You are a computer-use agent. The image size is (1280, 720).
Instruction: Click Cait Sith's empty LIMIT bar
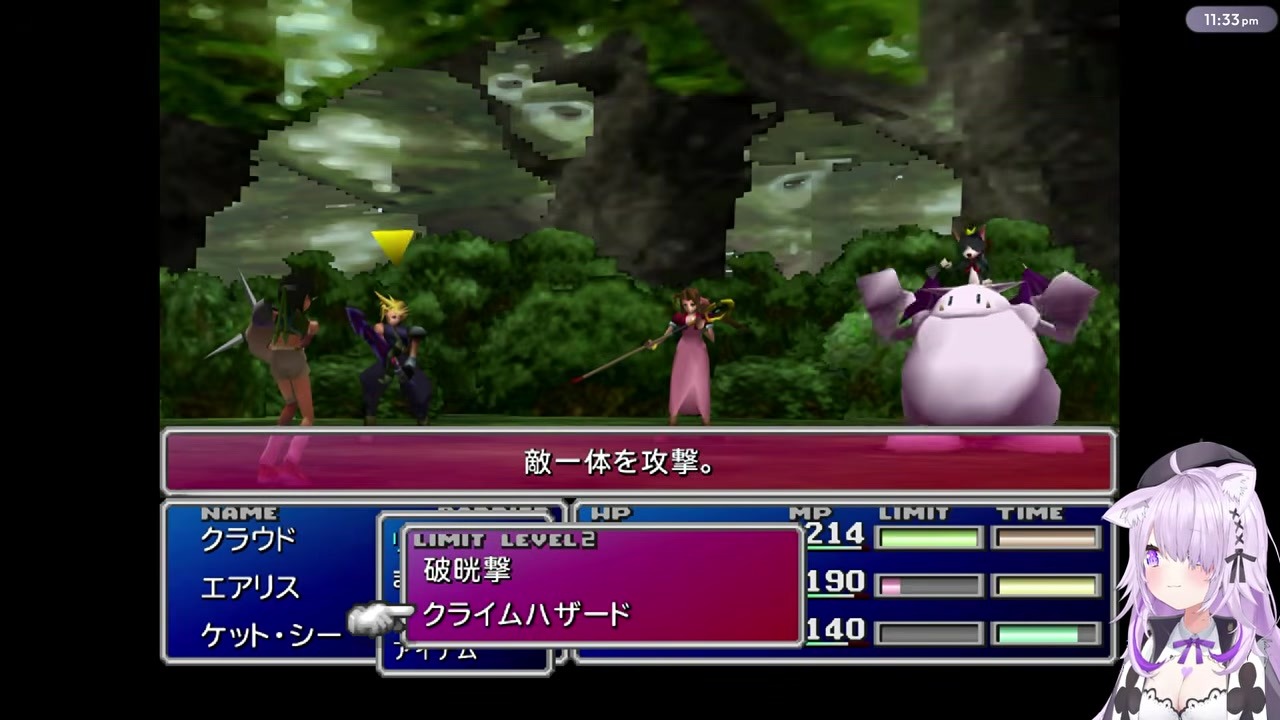click(928, 631)
